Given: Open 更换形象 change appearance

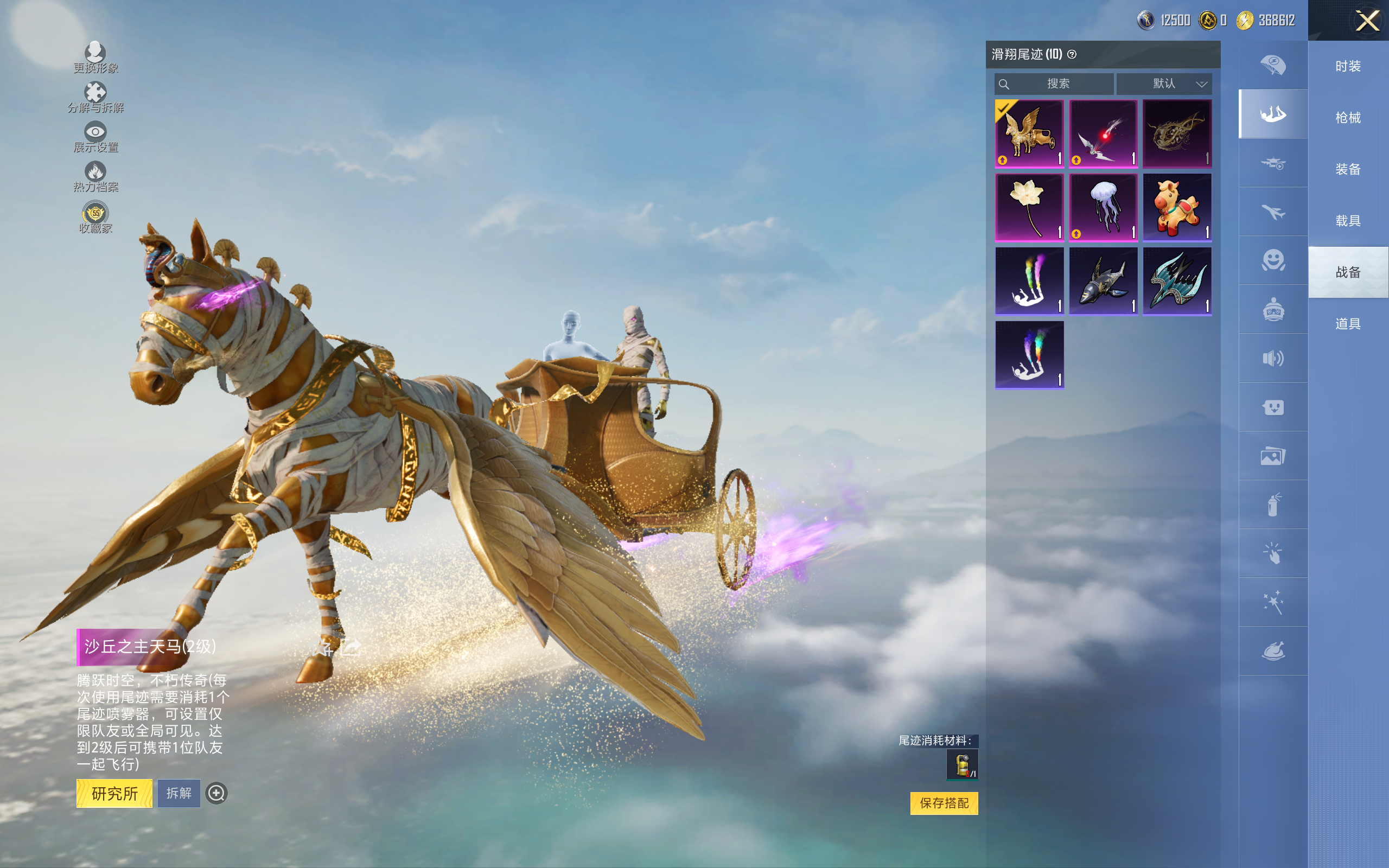Looking at the screenshot, I should click(95, 58).
